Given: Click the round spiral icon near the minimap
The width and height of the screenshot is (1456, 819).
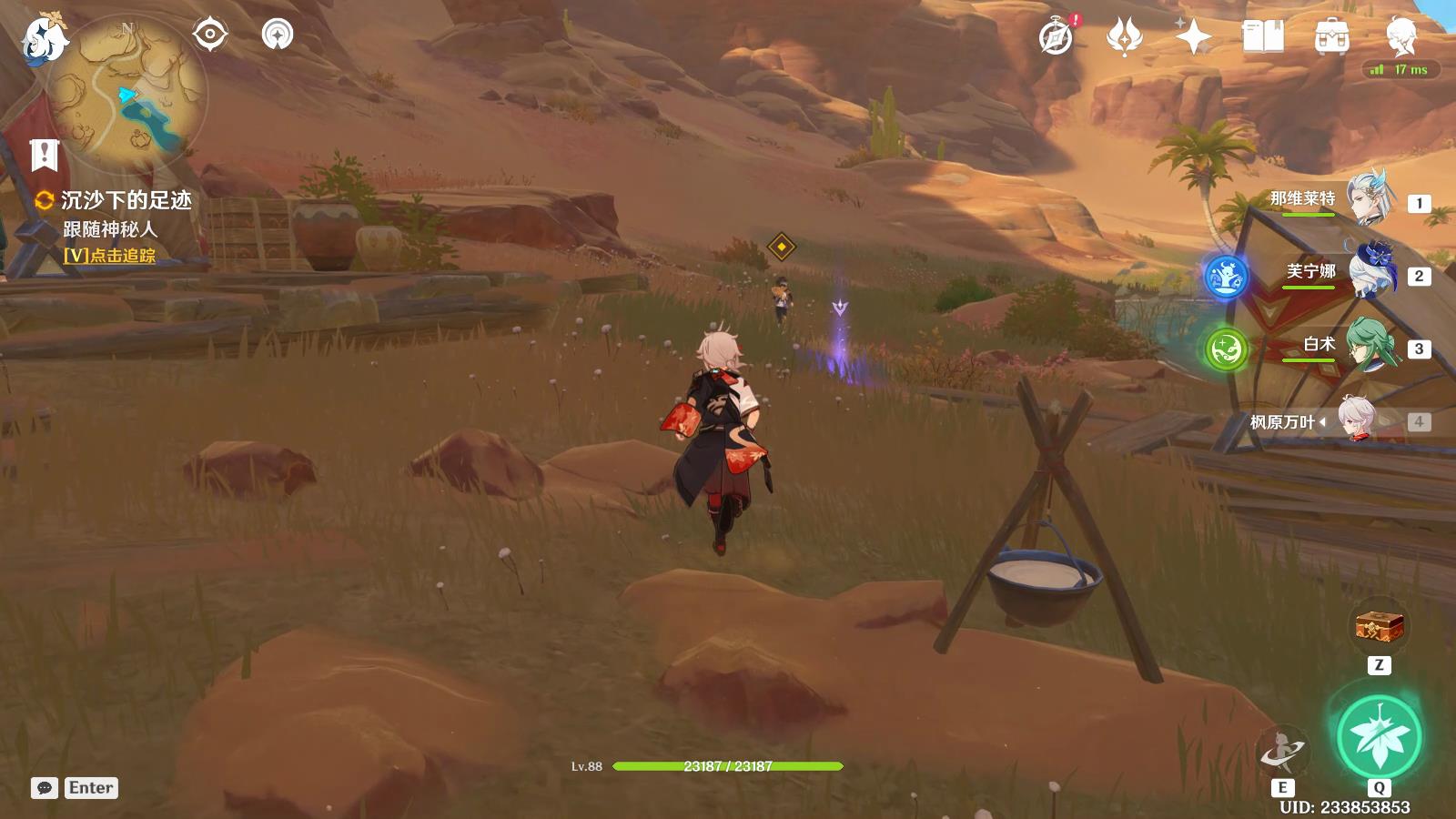Looking at the screenshot, I should pos(278,35).
